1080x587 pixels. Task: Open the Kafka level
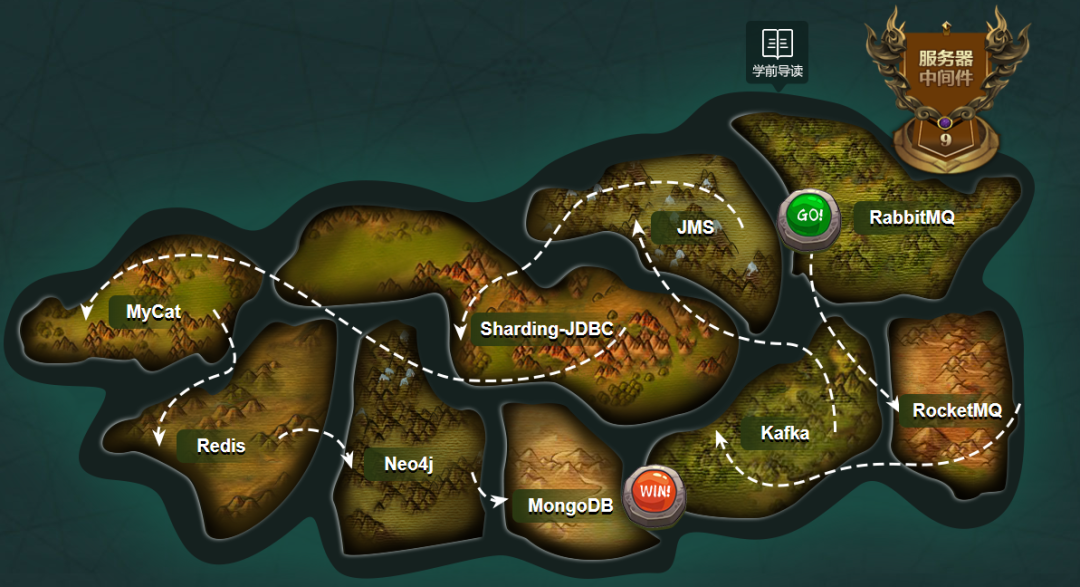784,433
